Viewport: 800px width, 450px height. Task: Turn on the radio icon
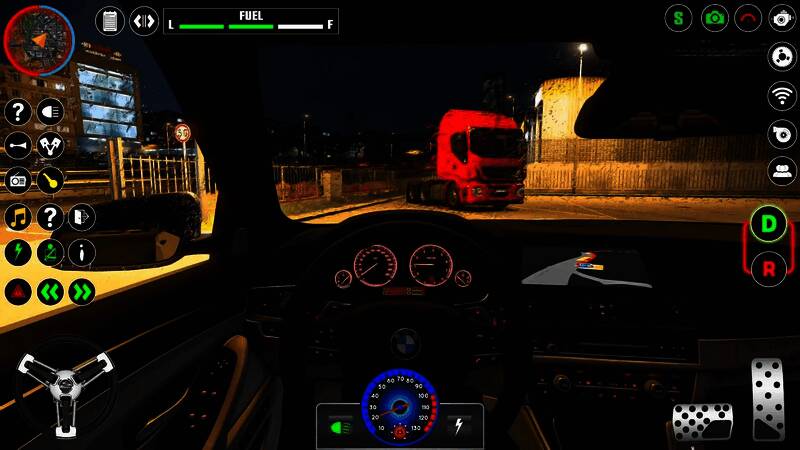pyautogui.click(x=18, y=181)
